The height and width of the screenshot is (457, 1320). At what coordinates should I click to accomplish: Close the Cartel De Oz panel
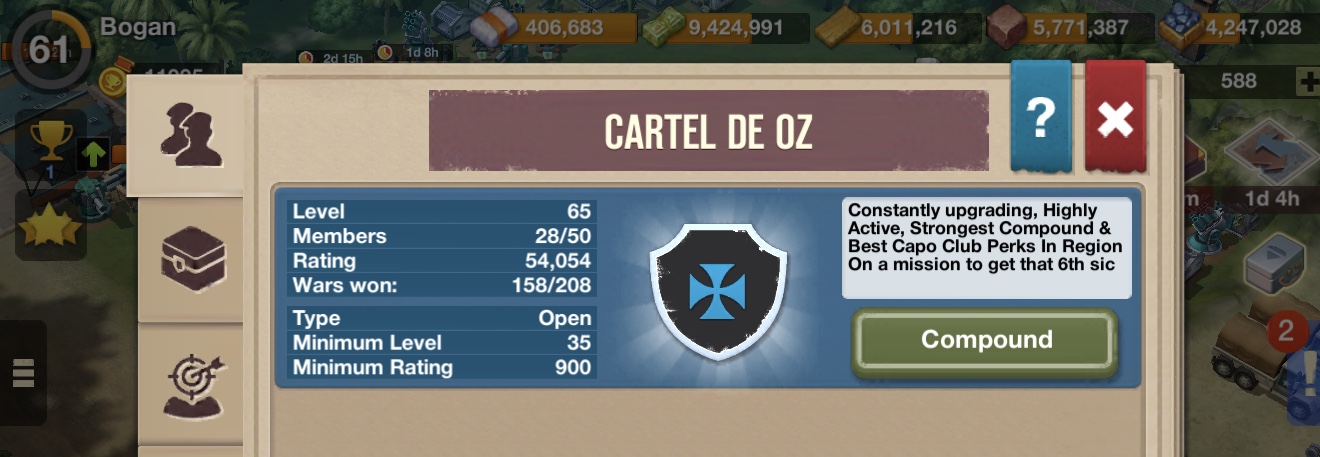pyautogui.click(x=1115, y=119)
